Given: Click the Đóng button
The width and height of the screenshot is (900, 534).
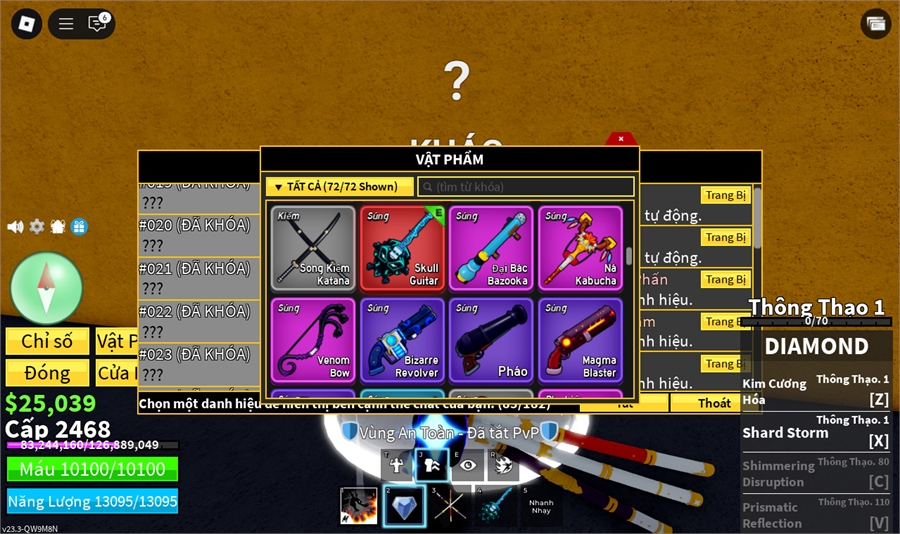Looking at the screenshot, I should point(47,373).
